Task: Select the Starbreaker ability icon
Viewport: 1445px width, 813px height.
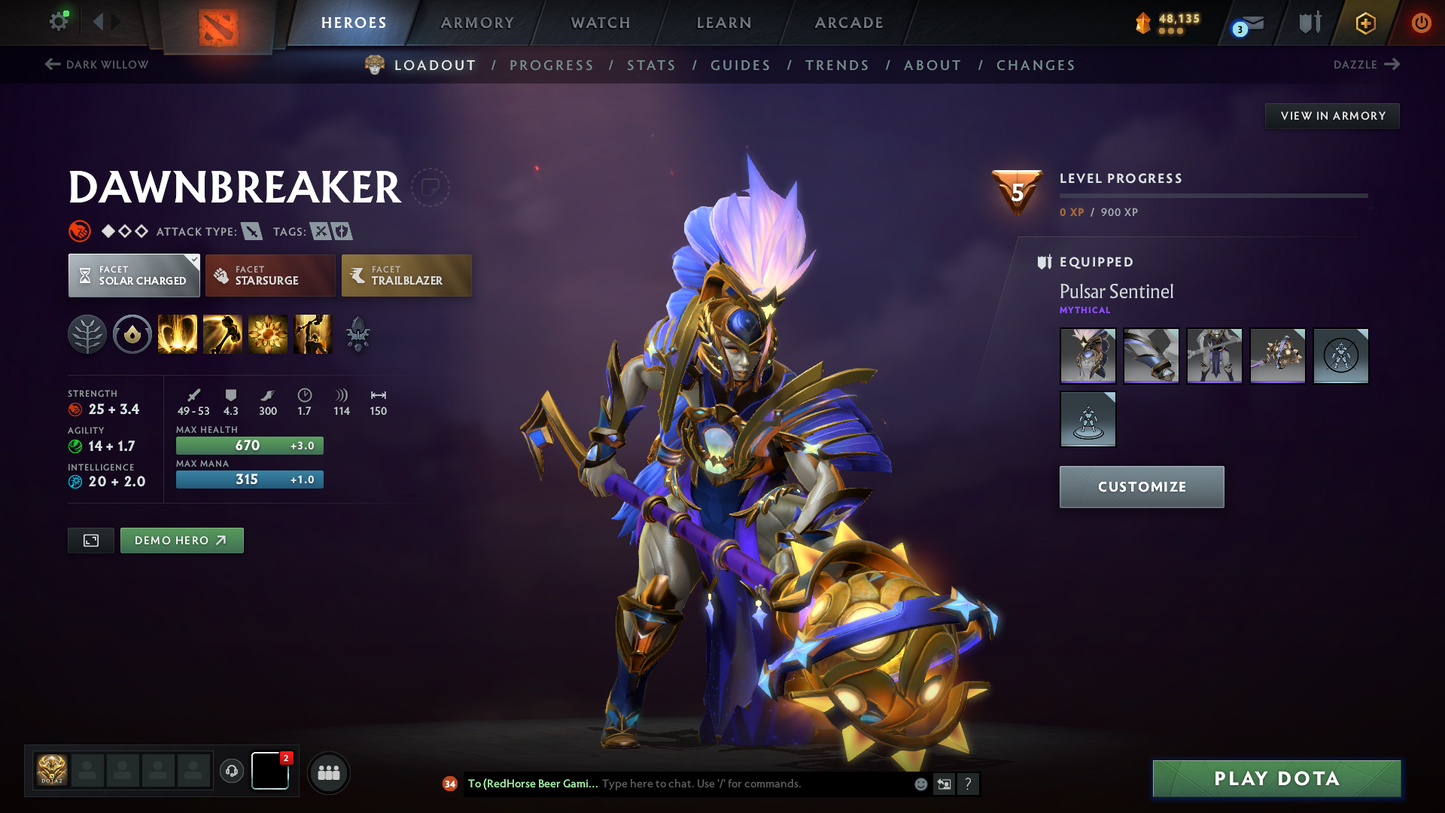Action: click(x=177, y=334)
